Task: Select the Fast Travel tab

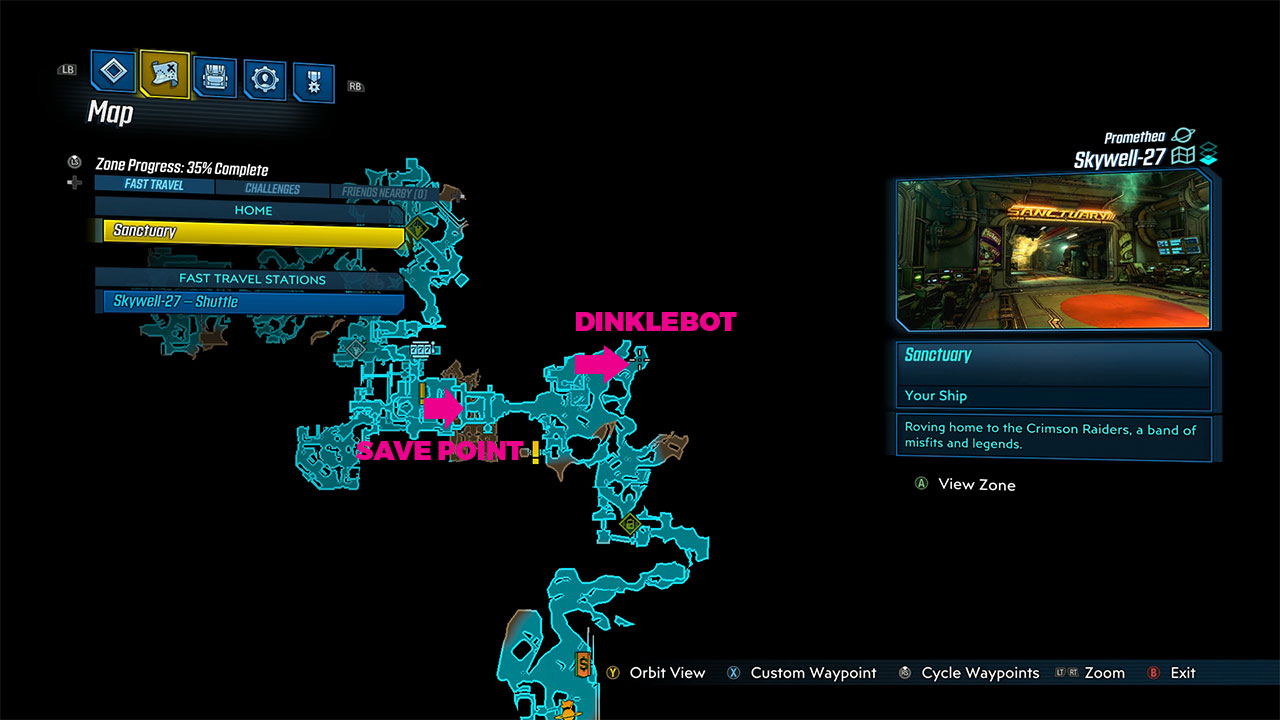Action: pos(154,184)
